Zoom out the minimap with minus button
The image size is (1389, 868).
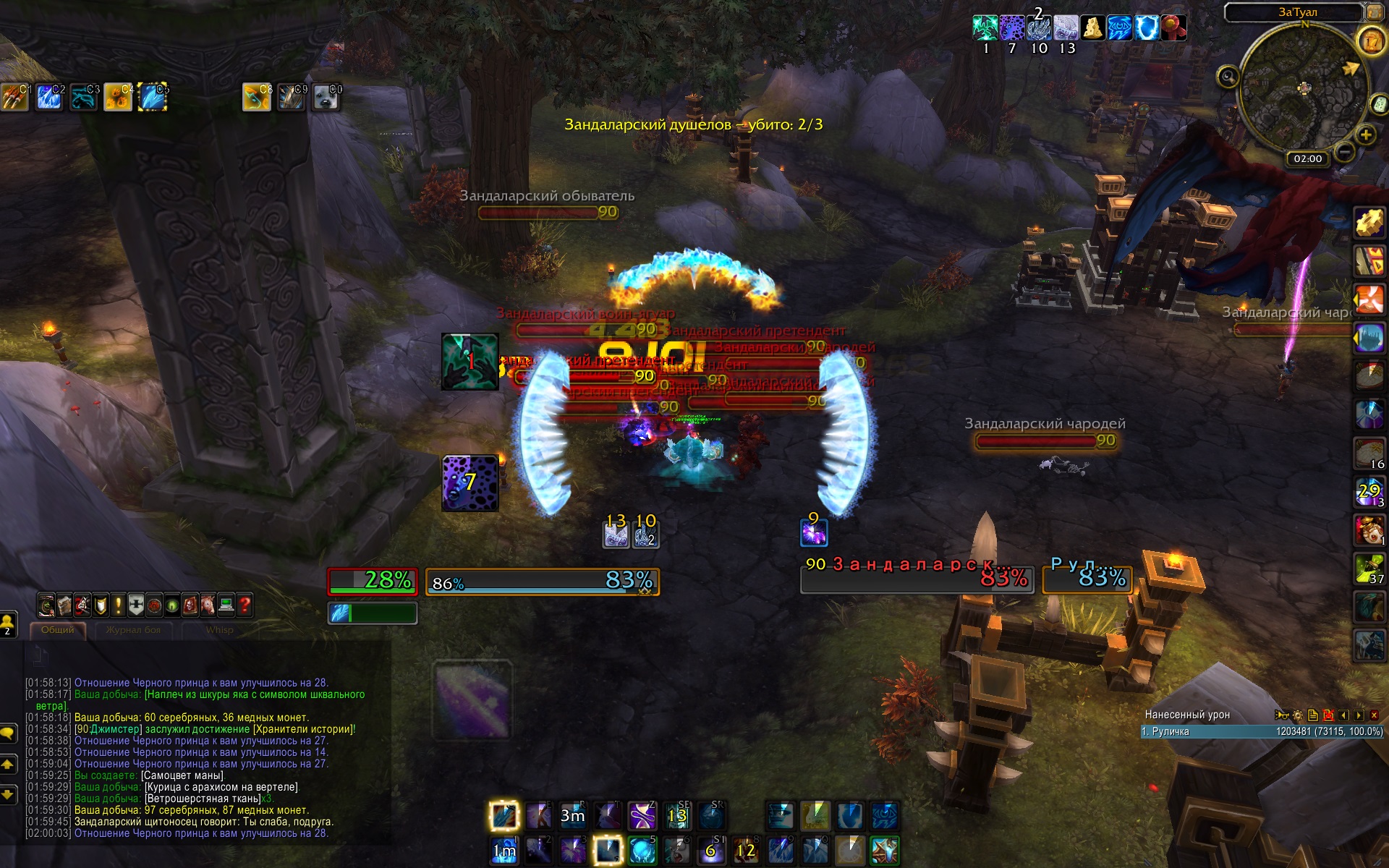coord(1344,152)
